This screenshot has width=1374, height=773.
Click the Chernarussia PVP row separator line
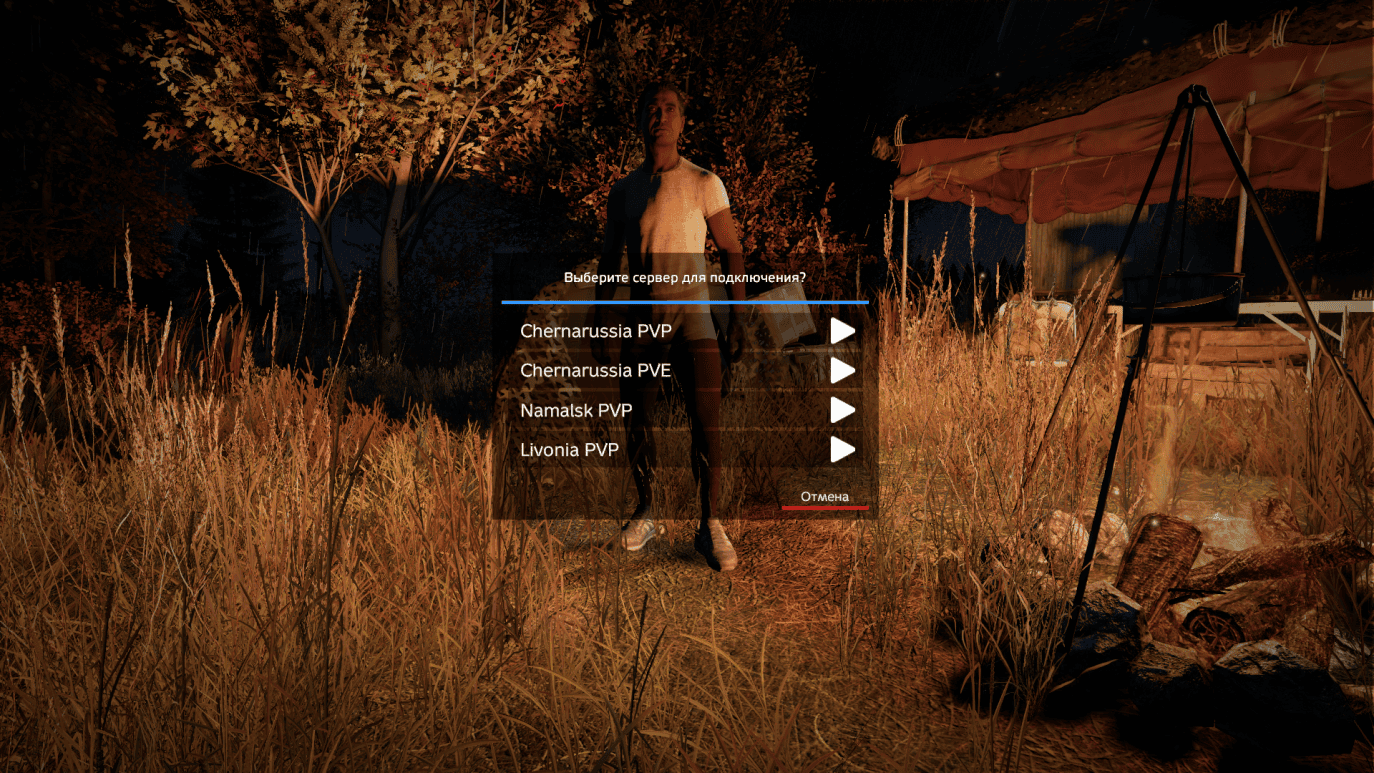(683, 351)
